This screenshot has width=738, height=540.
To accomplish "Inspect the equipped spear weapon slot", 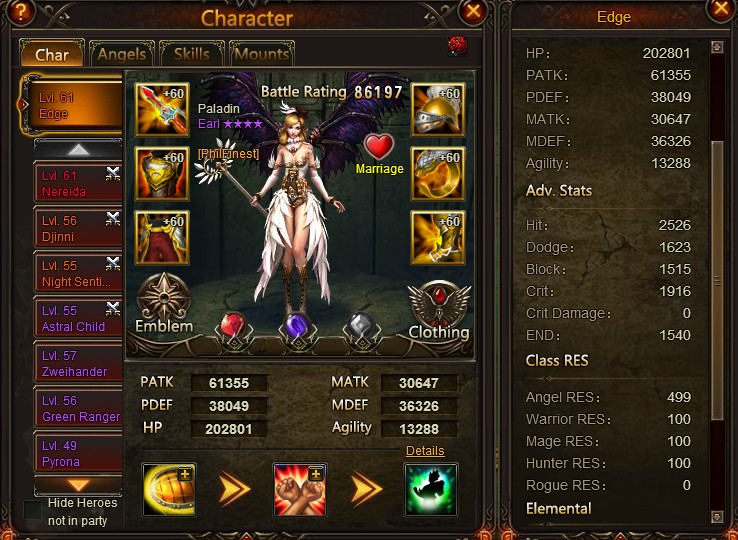I will point(162,110).
